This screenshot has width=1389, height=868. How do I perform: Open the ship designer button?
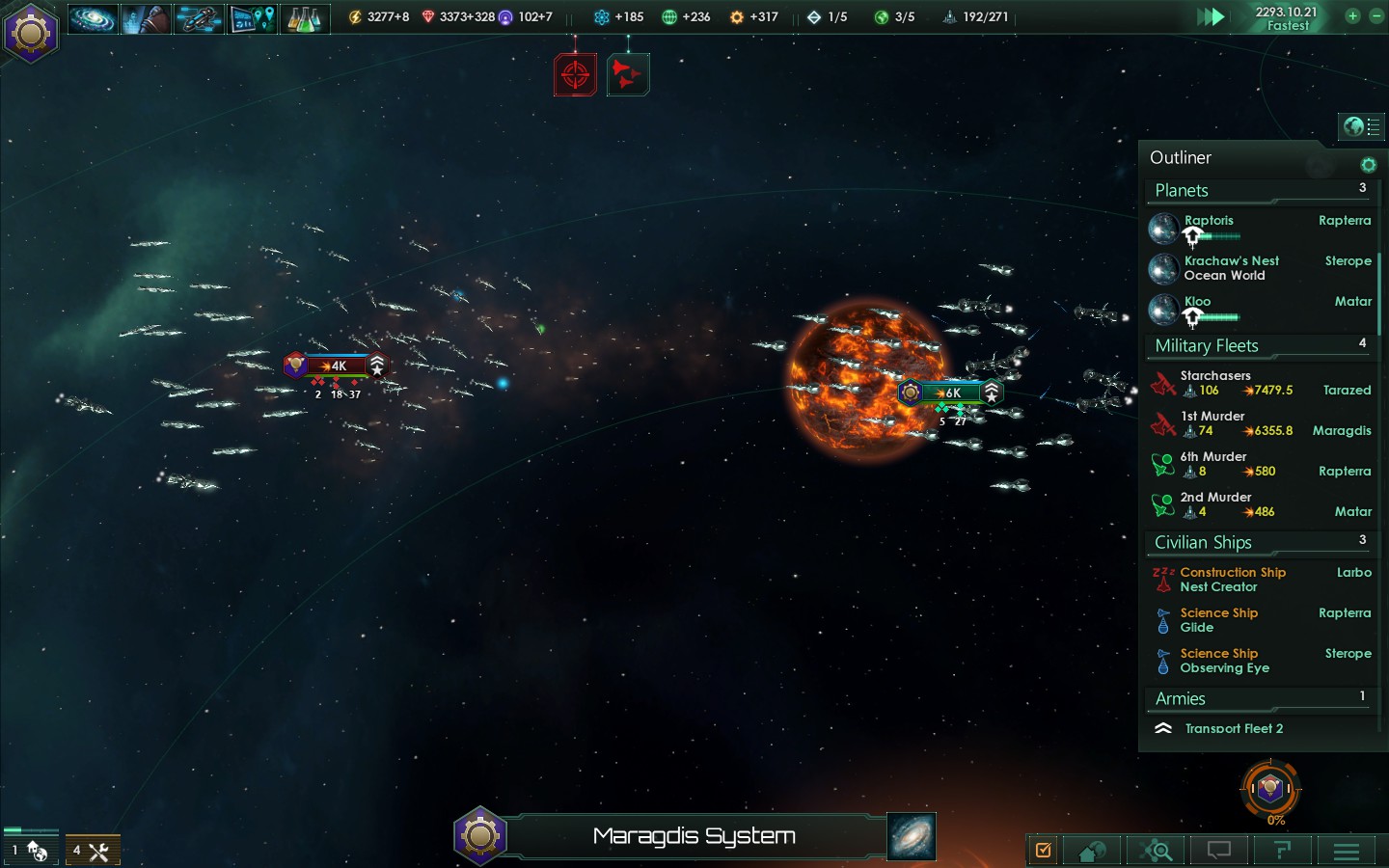(x=199, y=18)
